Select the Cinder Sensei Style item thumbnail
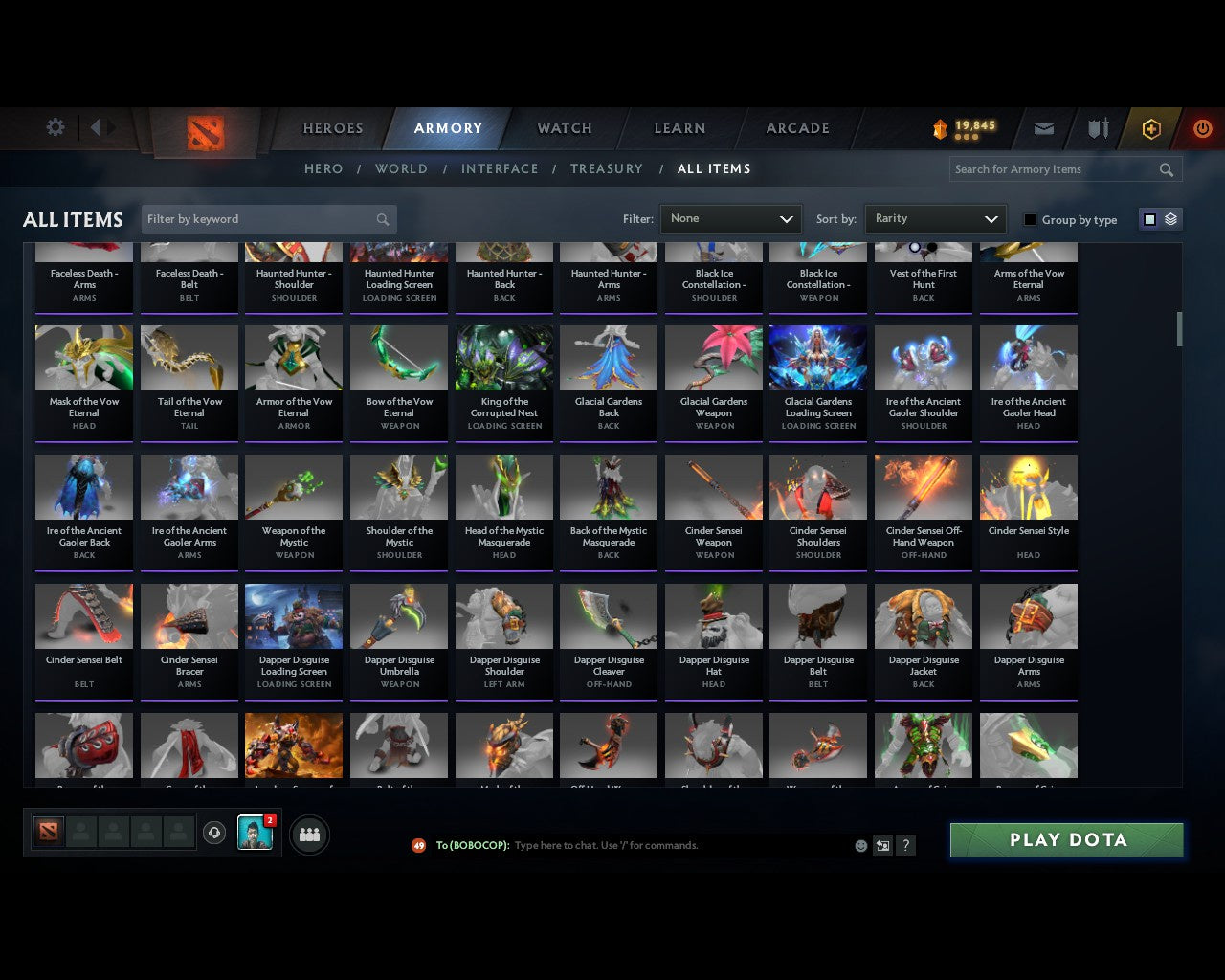The image size is (1225, 980). (x=1028, y=487)
